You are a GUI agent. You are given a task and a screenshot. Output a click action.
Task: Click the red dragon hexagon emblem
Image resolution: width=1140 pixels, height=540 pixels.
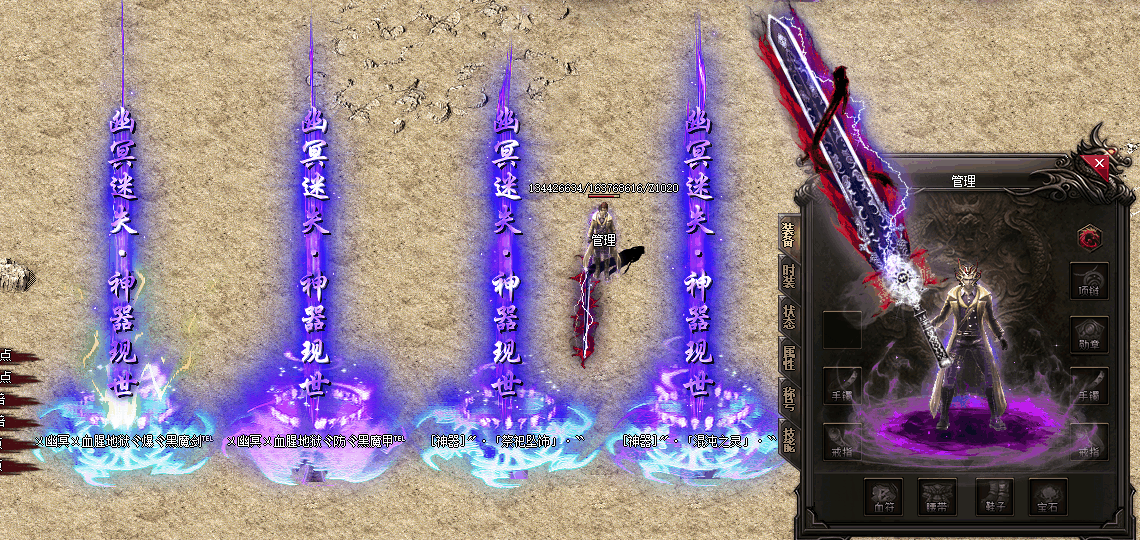1089,237
